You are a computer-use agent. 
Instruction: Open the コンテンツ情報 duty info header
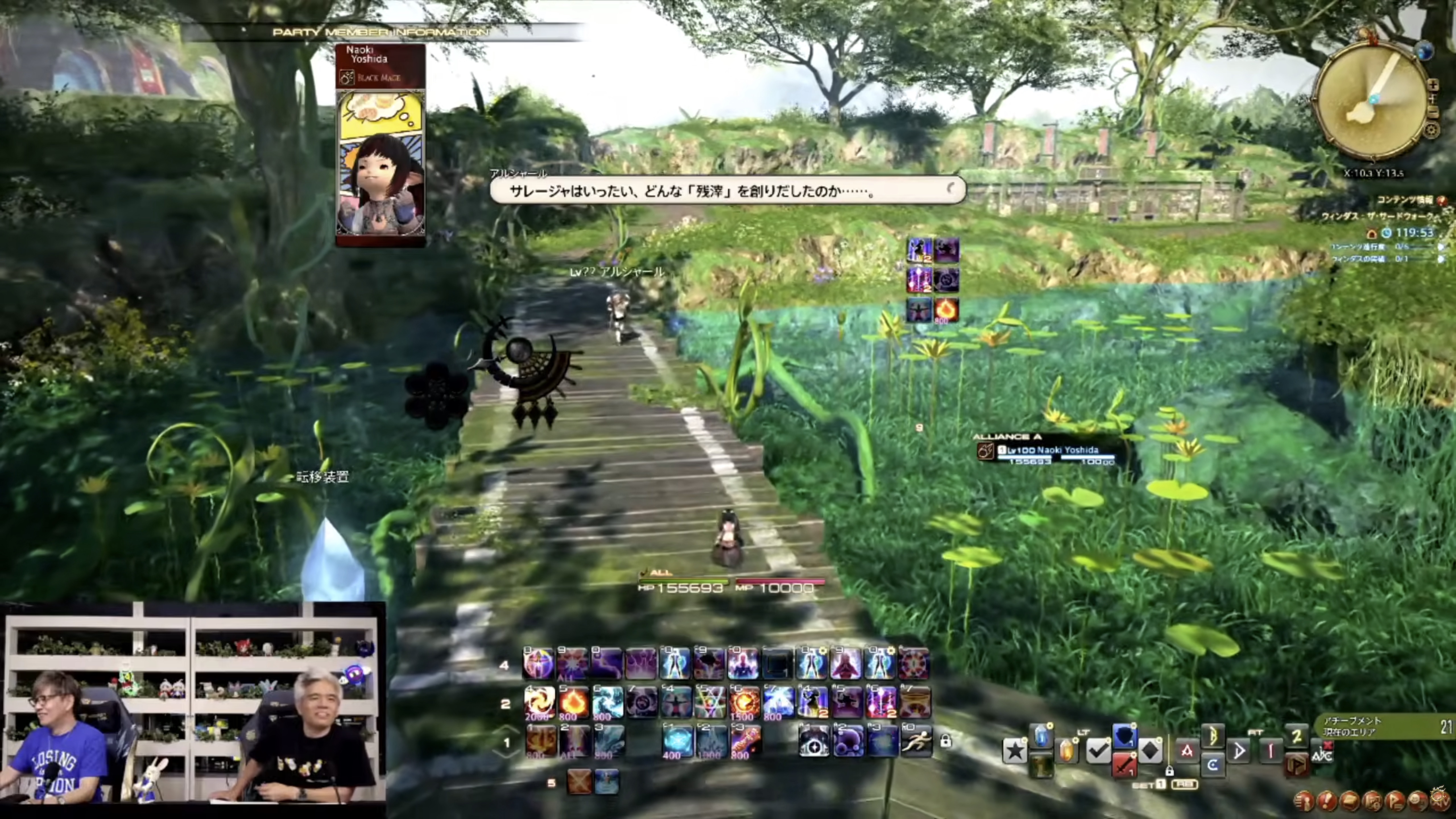point(1407,200)
